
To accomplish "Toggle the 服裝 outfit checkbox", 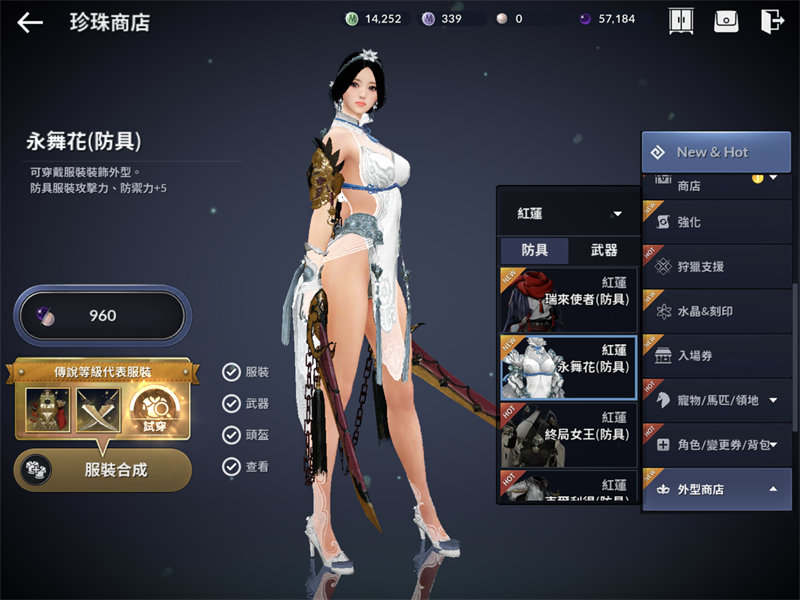I will pyautogui.click(x=232, y=372).
